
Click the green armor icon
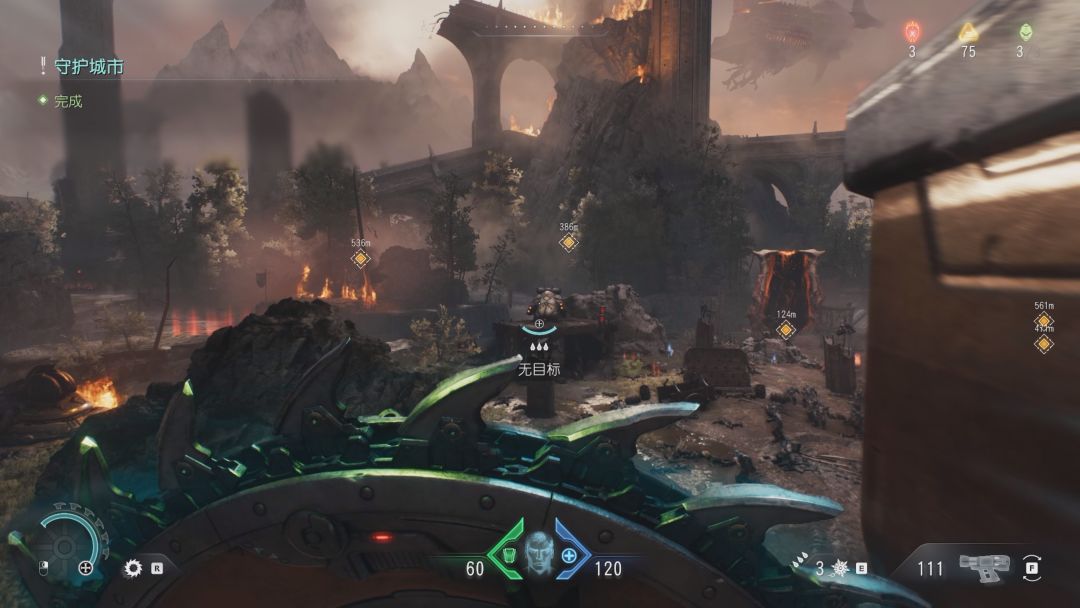509,555
